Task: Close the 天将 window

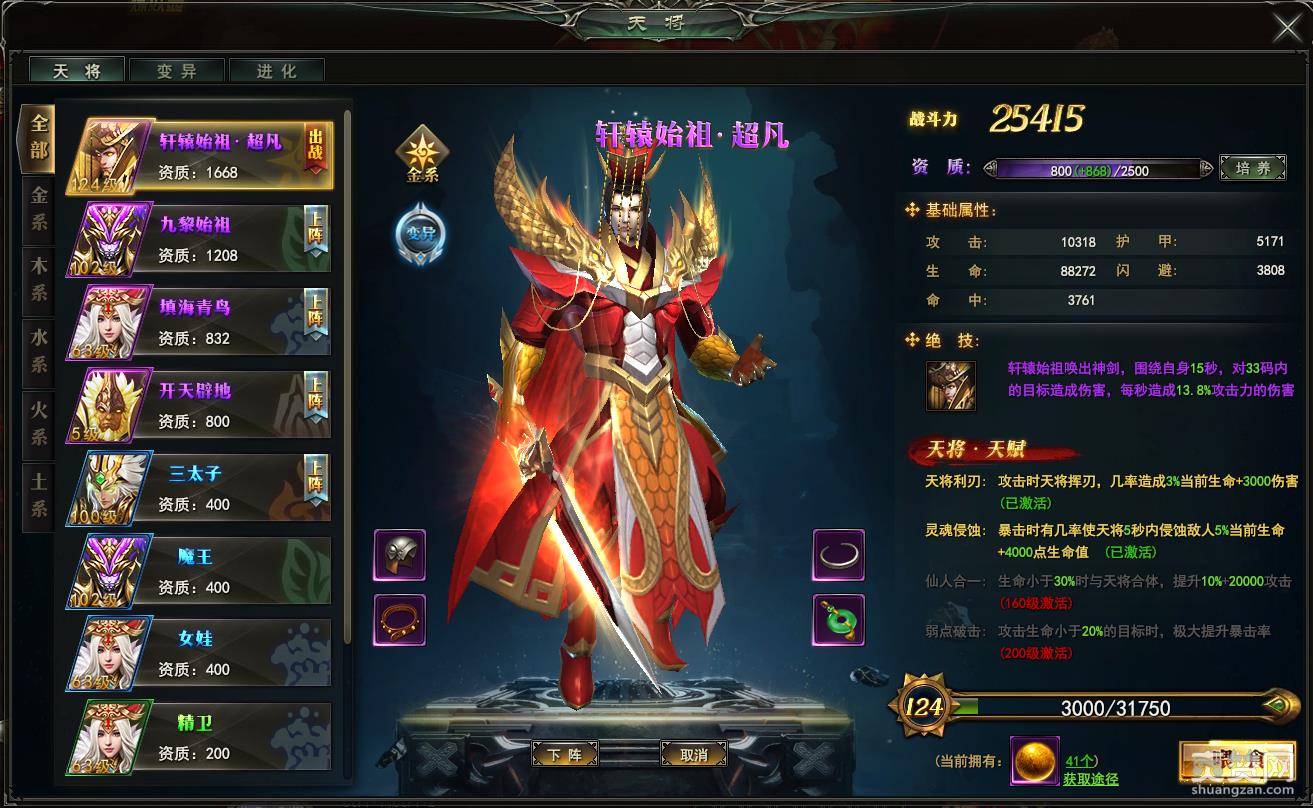Action: coord(1287,28)
